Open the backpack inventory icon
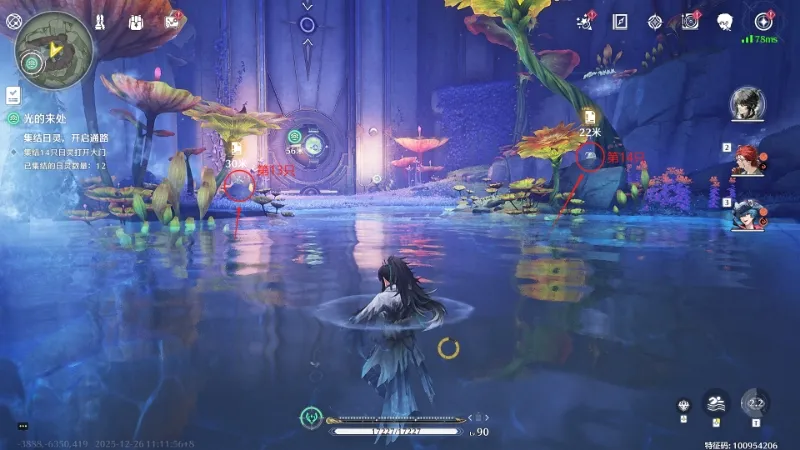The image size is (800, 450). [137, 21]
